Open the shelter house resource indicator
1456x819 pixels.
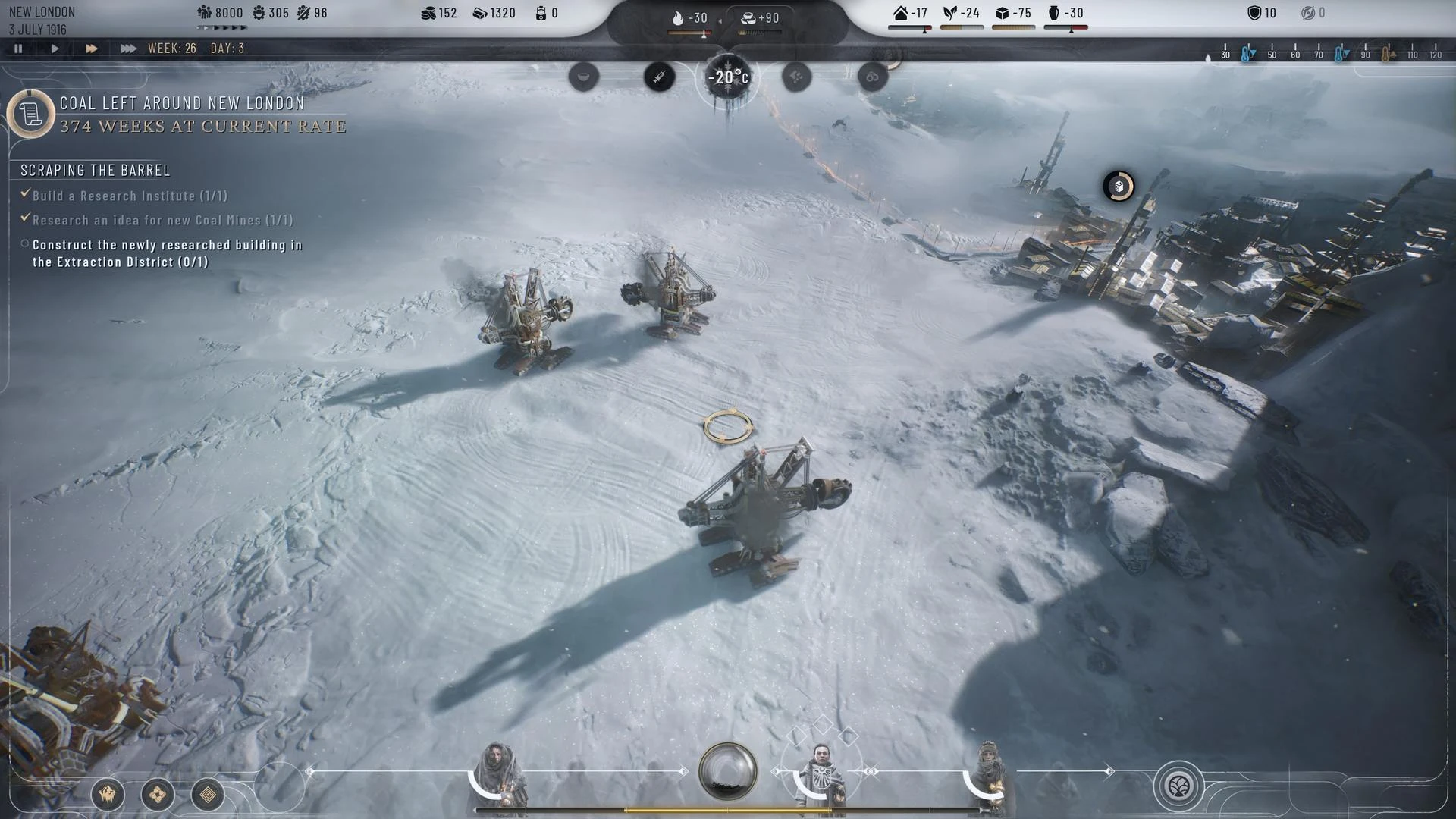pos(910,14)
